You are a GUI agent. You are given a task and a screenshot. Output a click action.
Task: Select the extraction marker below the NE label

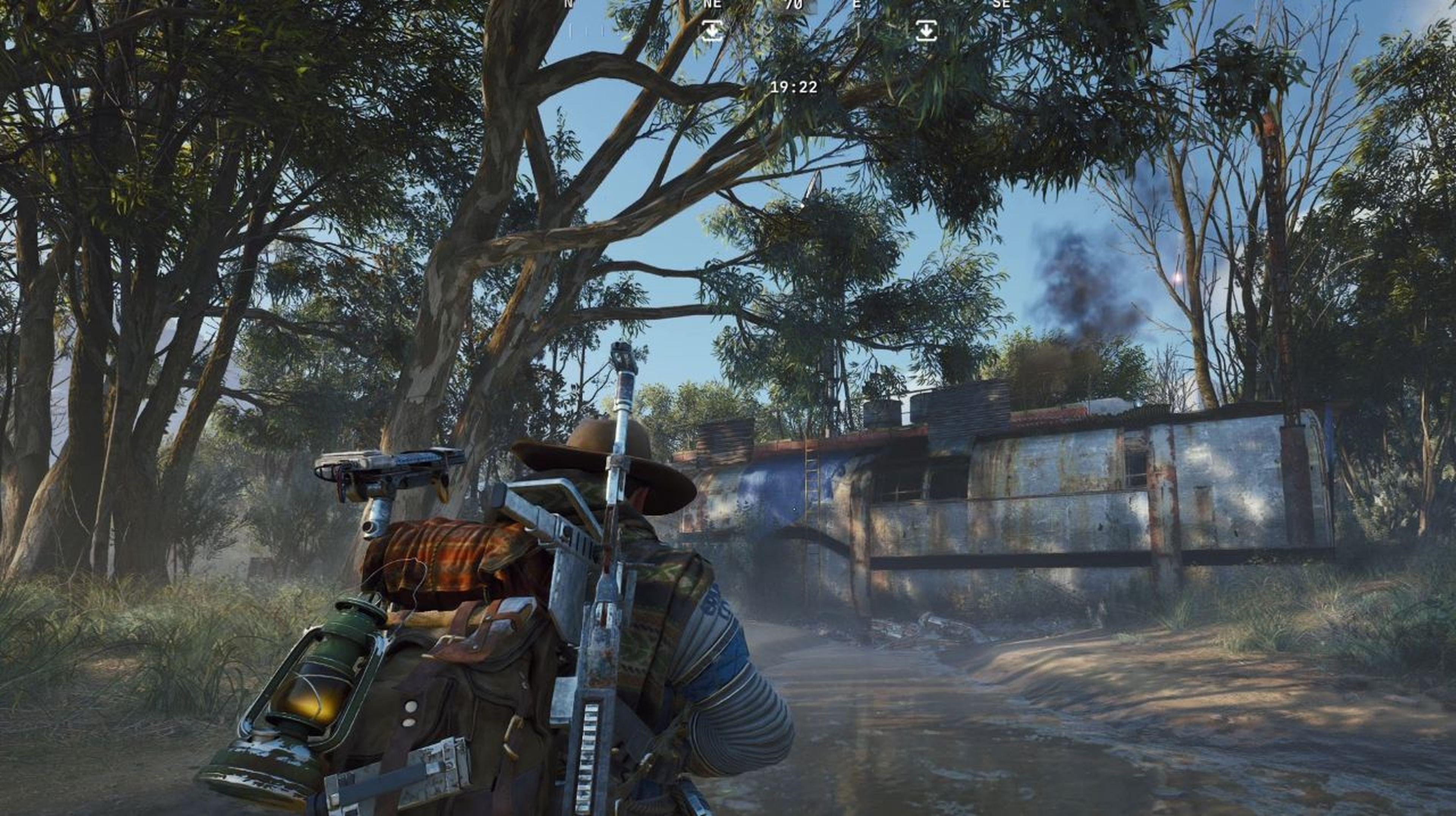712,30
